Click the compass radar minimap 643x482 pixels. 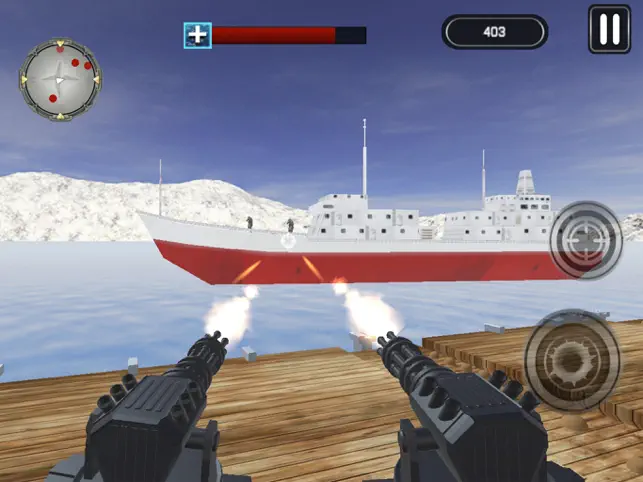60,79
